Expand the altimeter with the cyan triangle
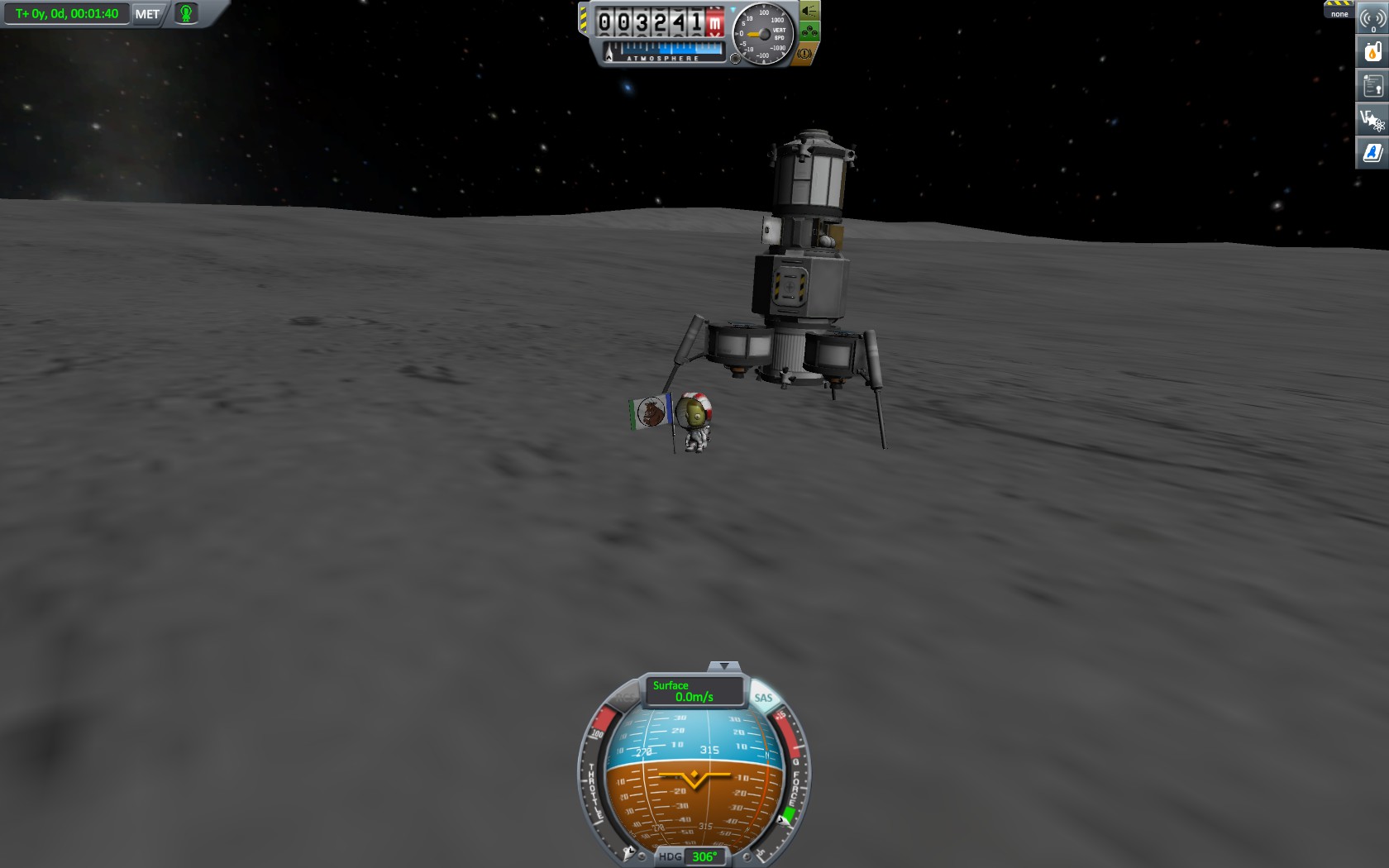Viewport: 1389px width, 868px height. 733,8
